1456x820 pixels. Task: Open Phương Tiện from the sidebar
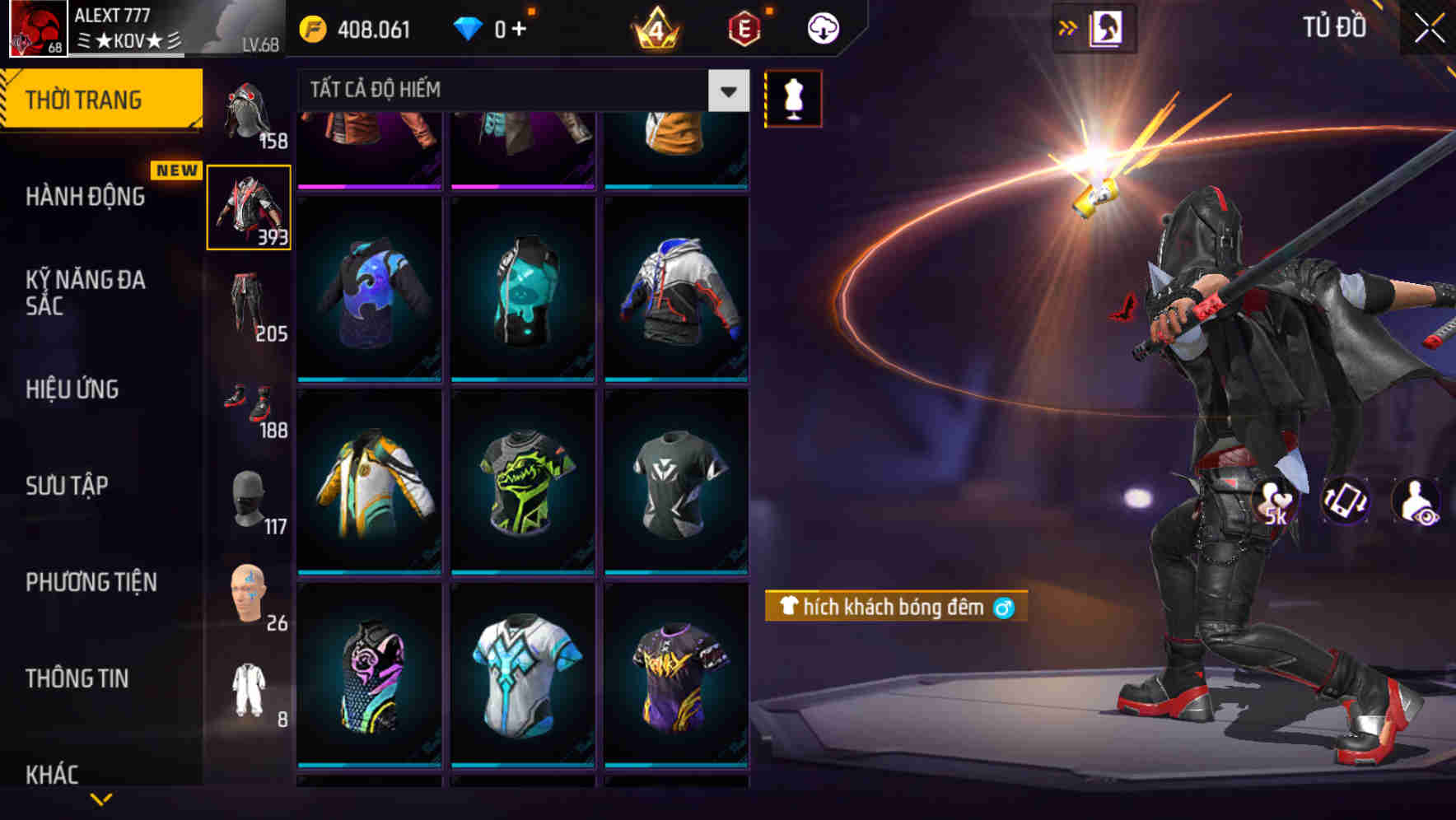point(91,582)
